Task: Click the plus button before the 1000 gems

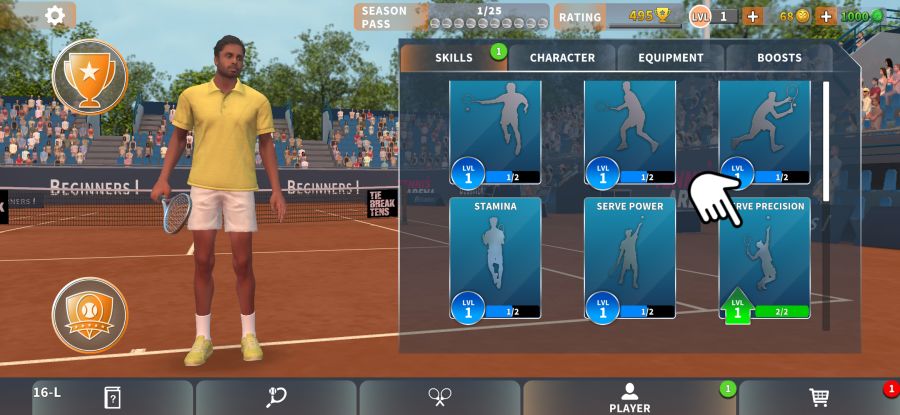Action: (826, 16)
